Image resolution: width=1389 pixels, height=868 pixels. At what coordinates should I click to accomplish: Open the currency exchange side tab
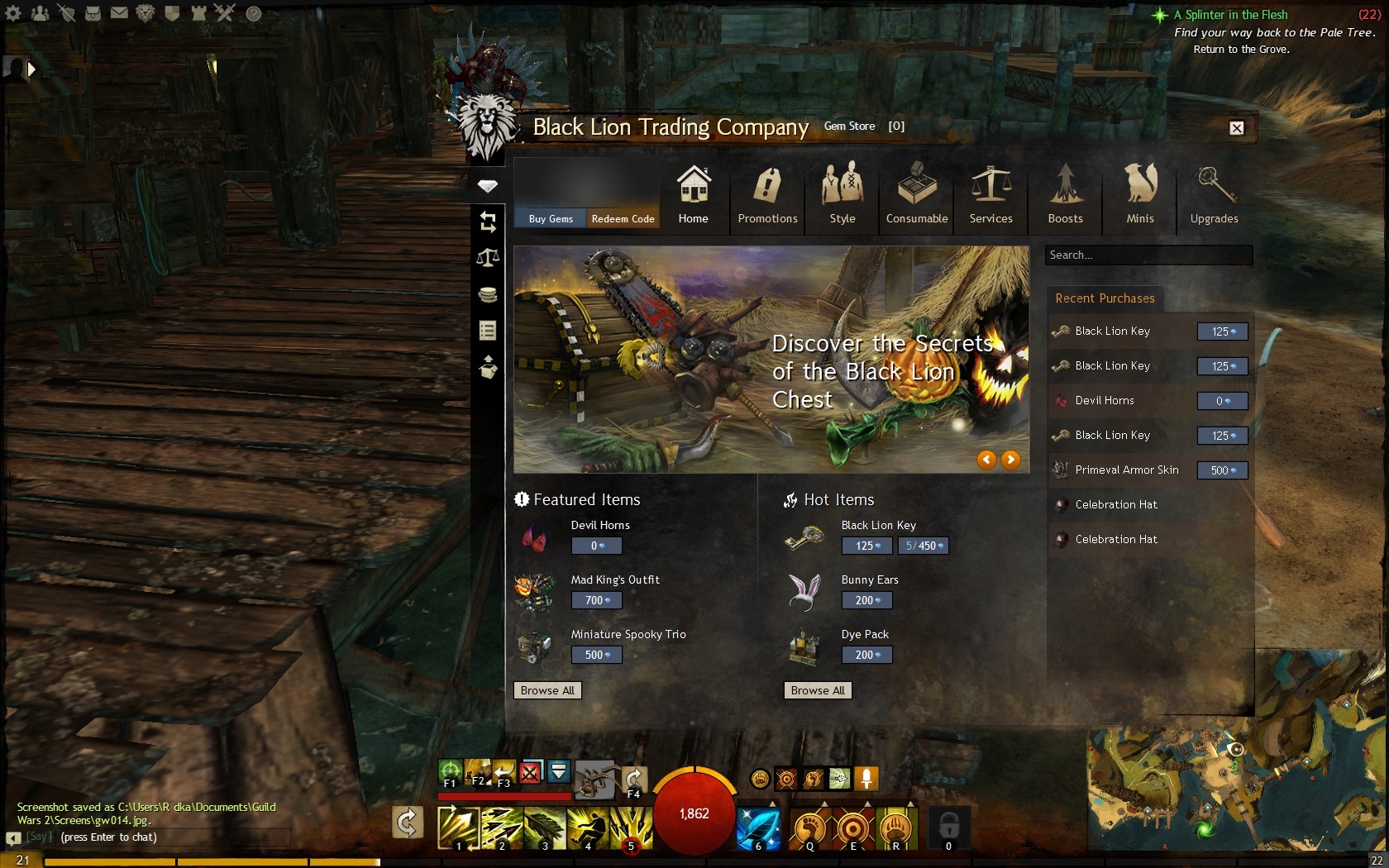coord(488,222)
